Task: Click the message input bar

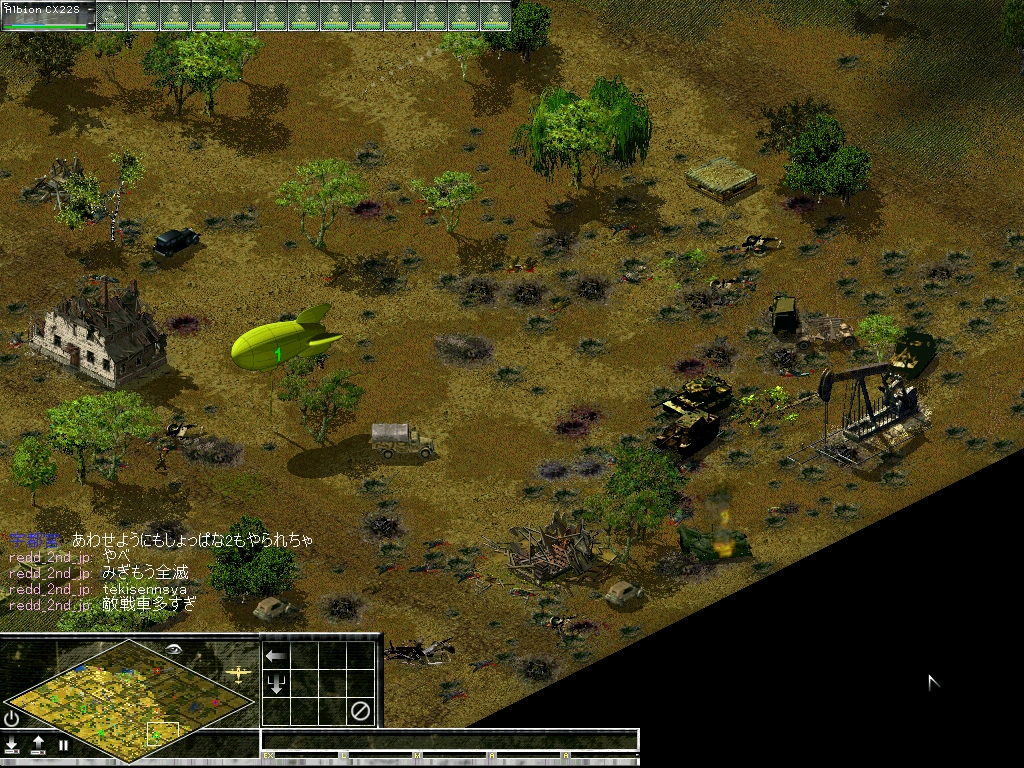Action: tap(449, 740)
